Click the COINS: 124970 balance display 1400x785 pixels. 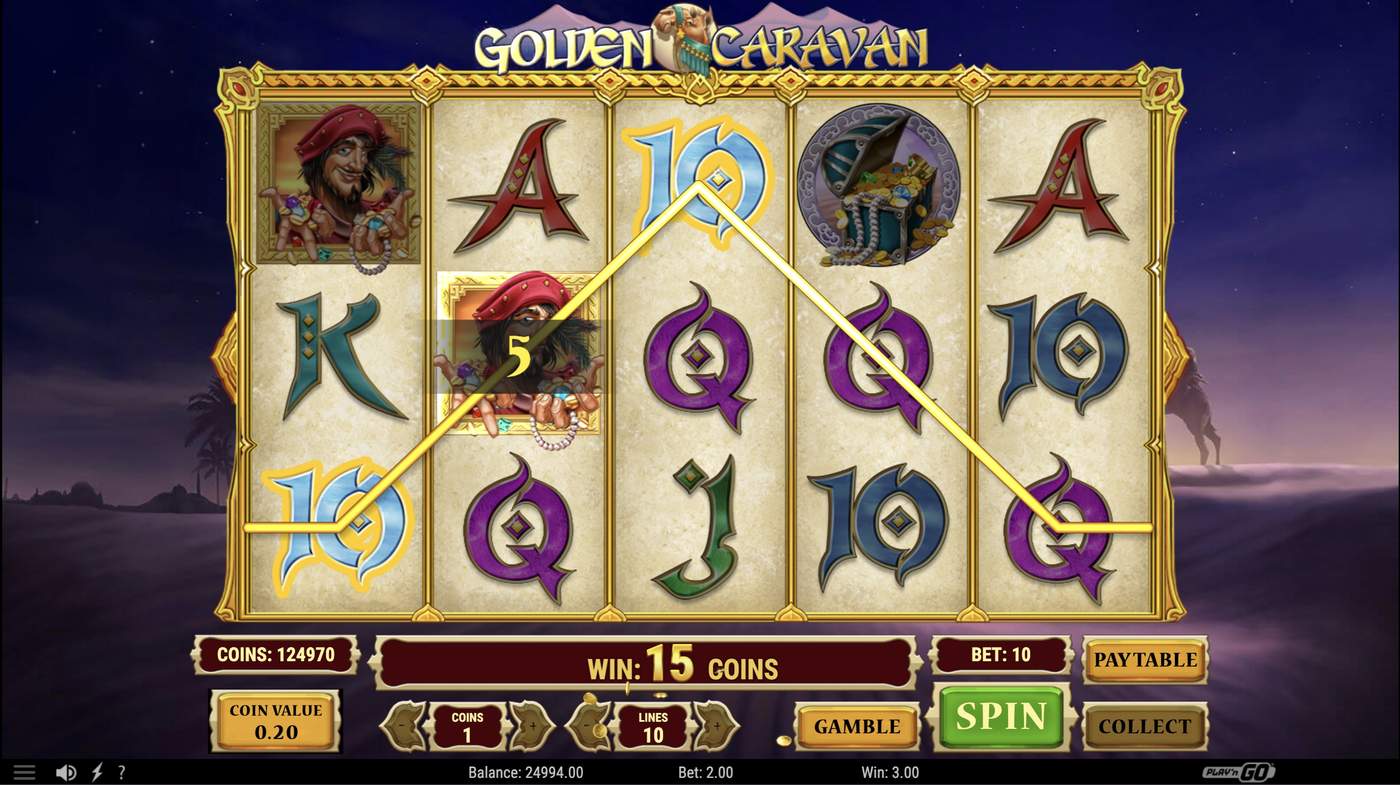275,654
